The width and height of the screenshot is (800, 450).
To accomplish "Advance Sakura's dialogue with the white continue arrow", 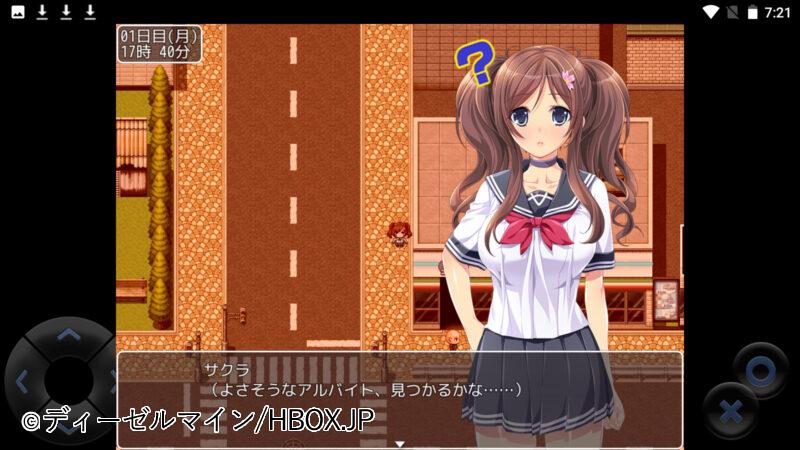I will tap(399, 443).
